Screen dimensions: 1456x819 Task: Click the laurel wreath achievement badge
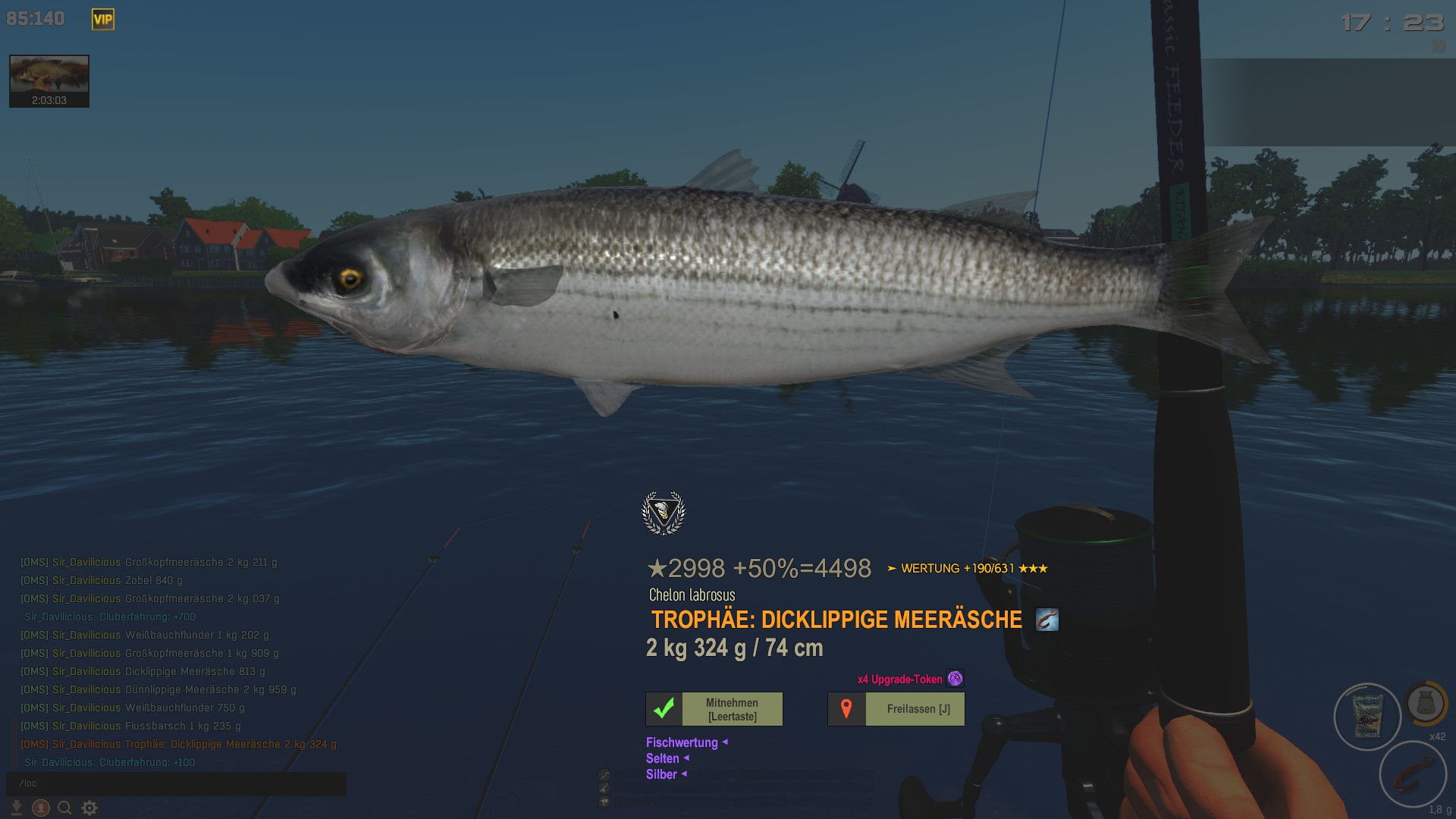tap(664, 513)
